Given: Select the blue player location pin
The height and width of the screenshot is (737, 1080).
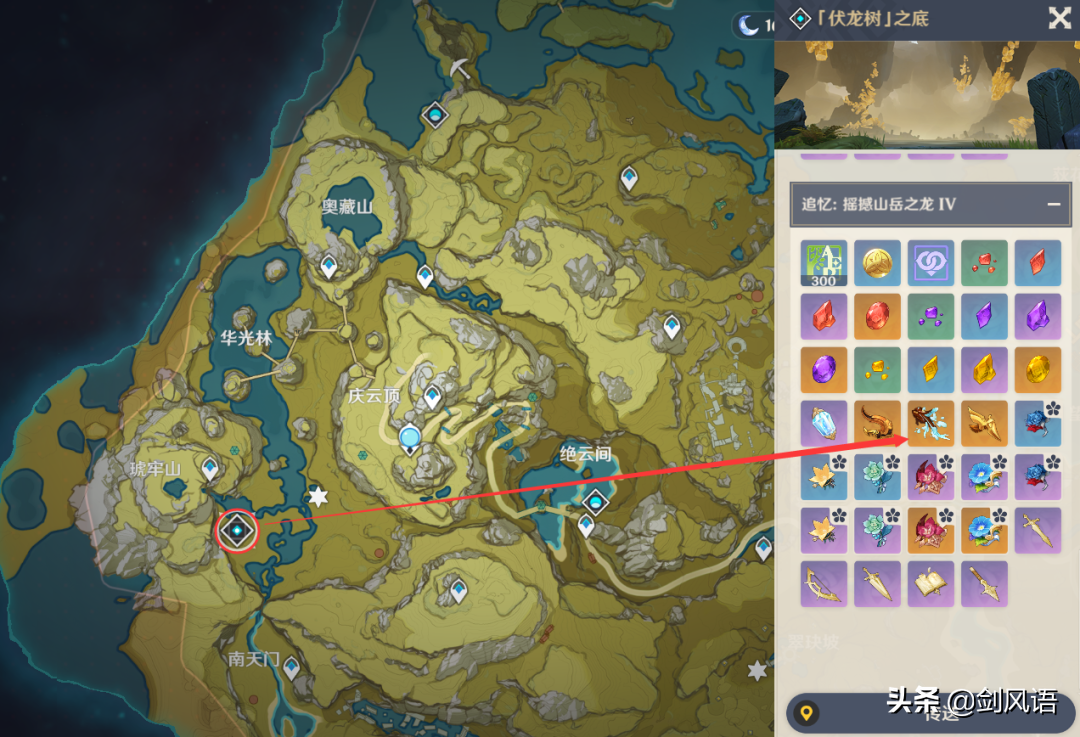Looking at the screenshot, I should point(409,440).
